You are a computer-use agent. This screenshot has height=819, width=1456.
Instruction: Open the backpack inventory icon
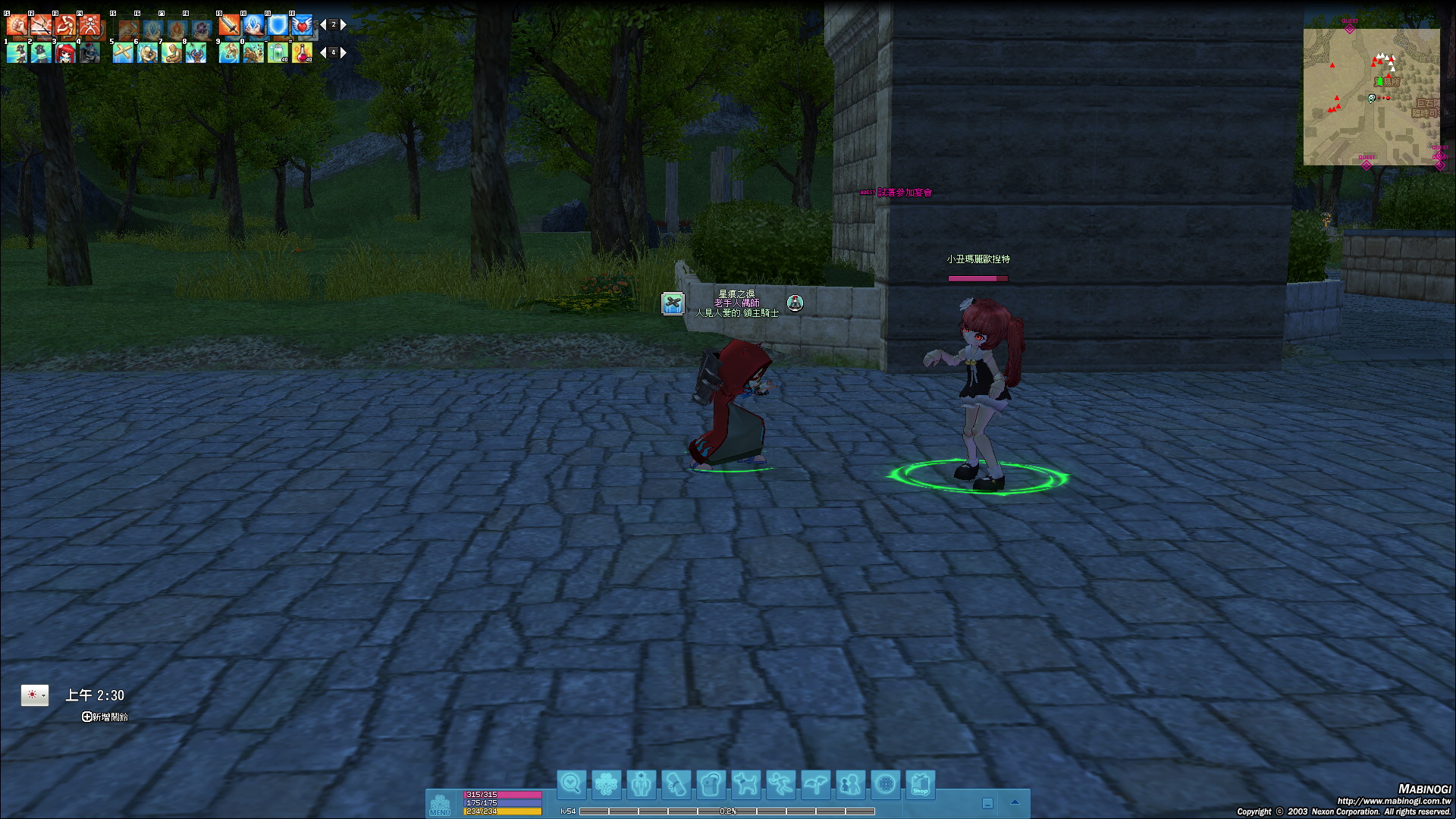click(x=711, y=784)
